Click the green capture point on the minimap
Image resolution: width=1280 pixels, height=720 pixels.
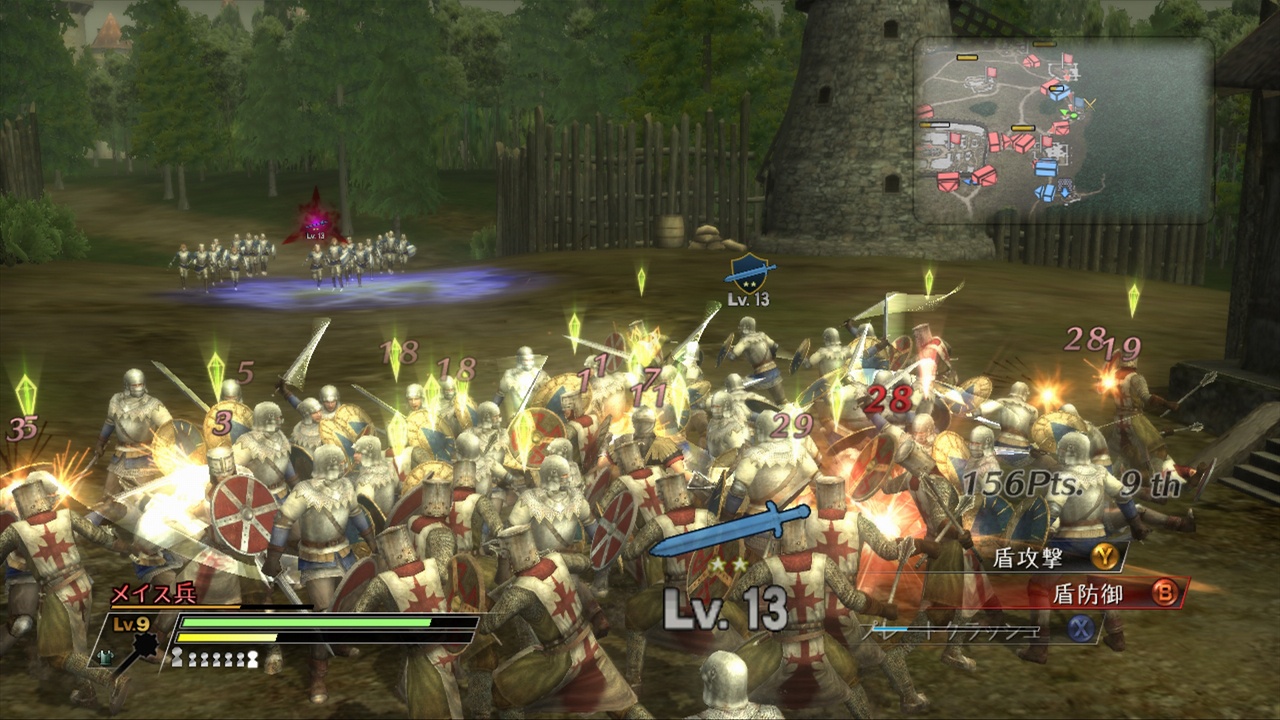[x=1073, y=114]
